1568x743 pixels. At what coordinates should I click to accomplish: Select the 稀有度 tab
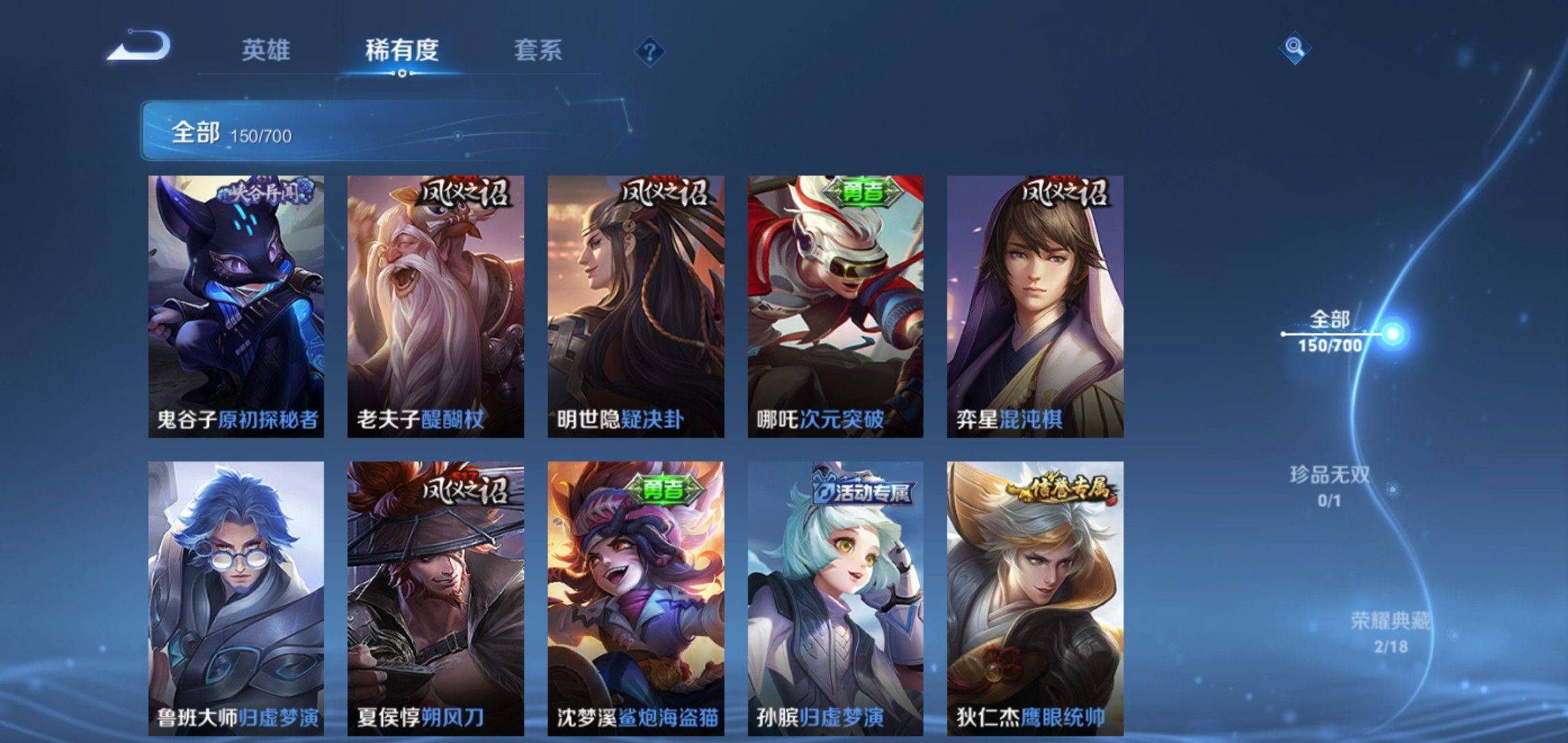tap(402, 50)
